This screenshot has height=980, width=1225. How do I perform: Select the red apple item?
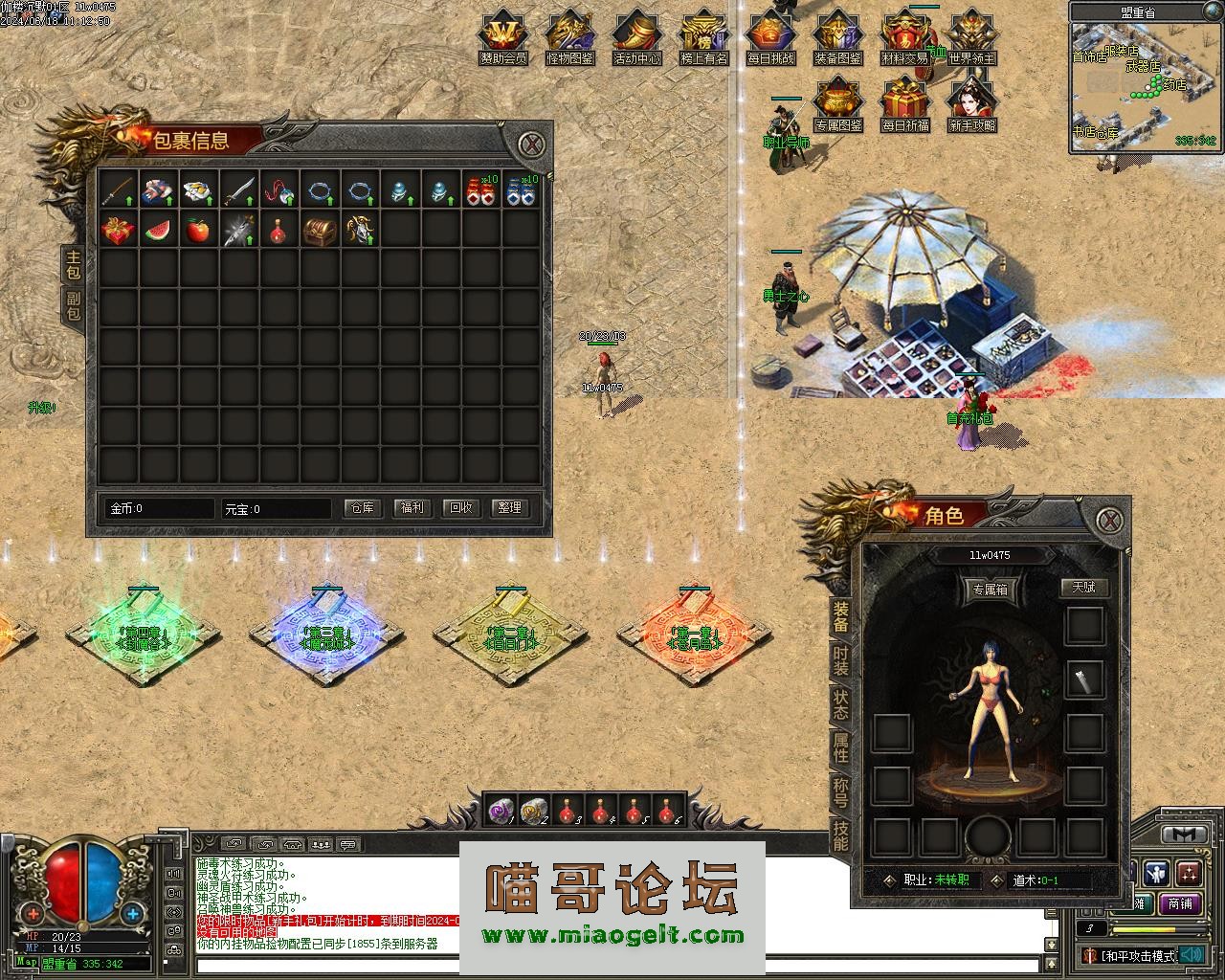[x=198, y=231]
